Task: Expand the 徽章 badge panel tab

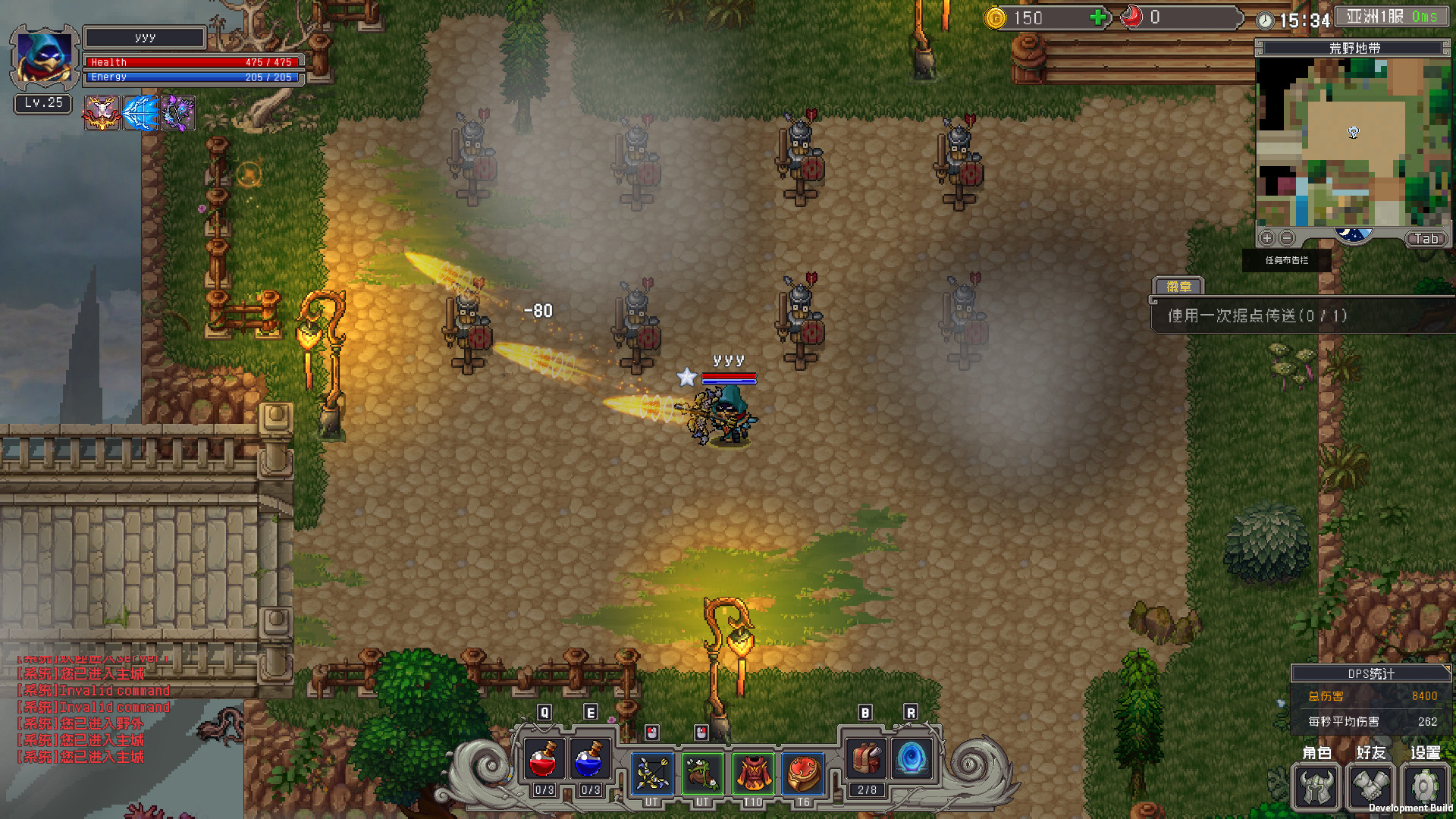Action: (1180, 287)
